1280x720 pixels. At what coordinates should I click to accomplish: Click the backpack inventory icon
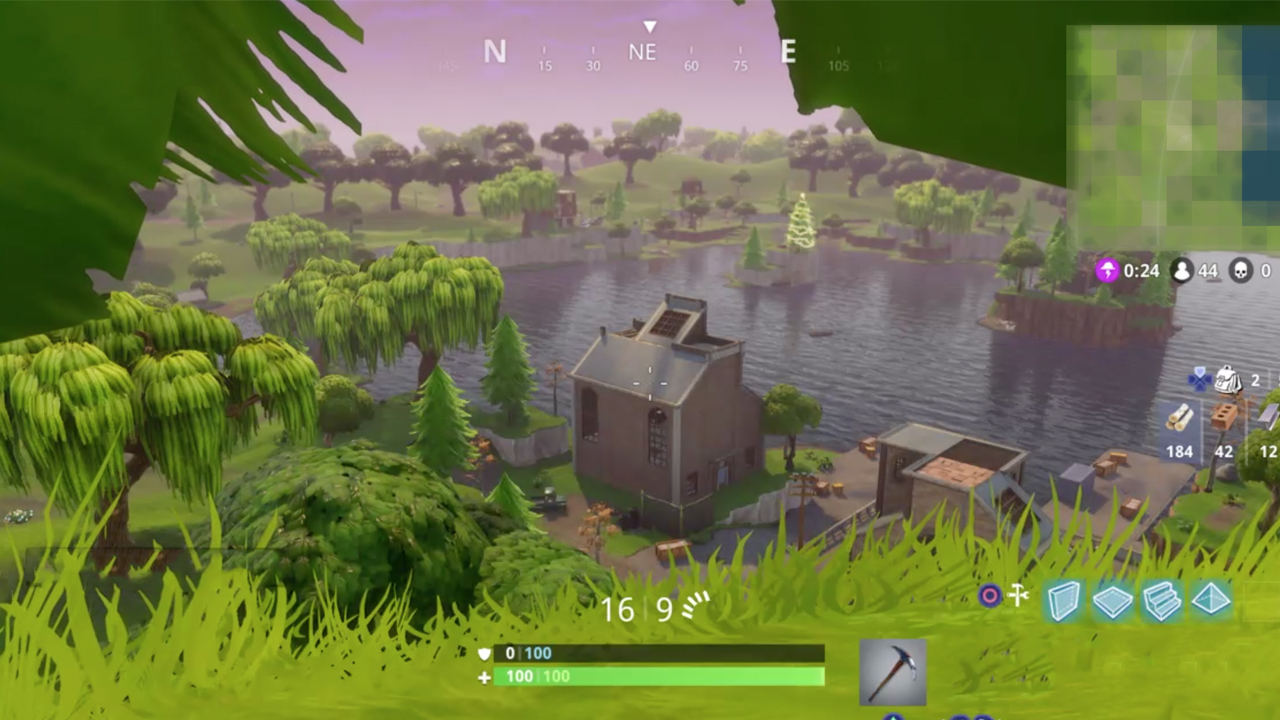click(1228, 380)
